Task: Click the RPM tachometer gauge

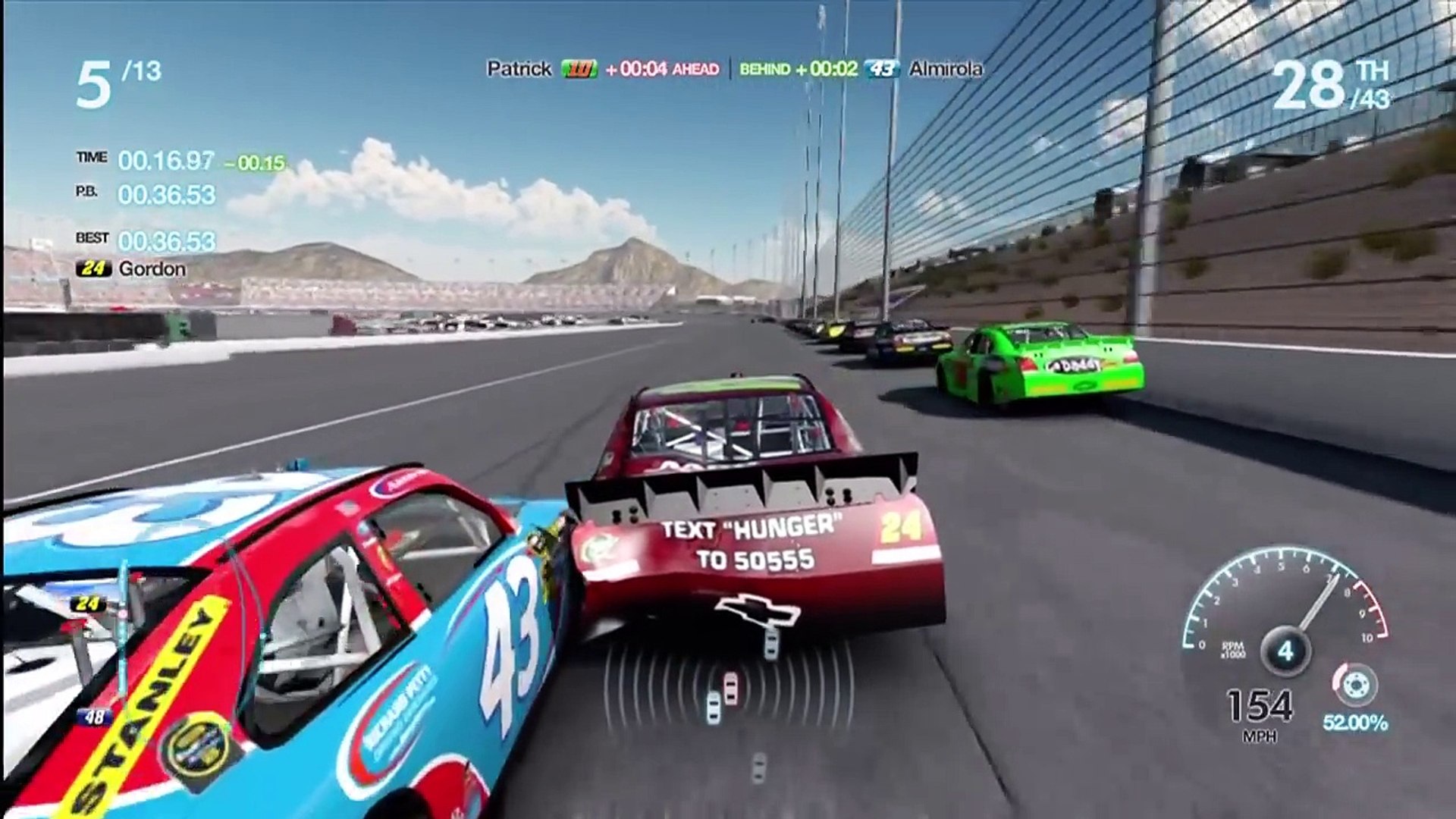Action: point(1285,615)
